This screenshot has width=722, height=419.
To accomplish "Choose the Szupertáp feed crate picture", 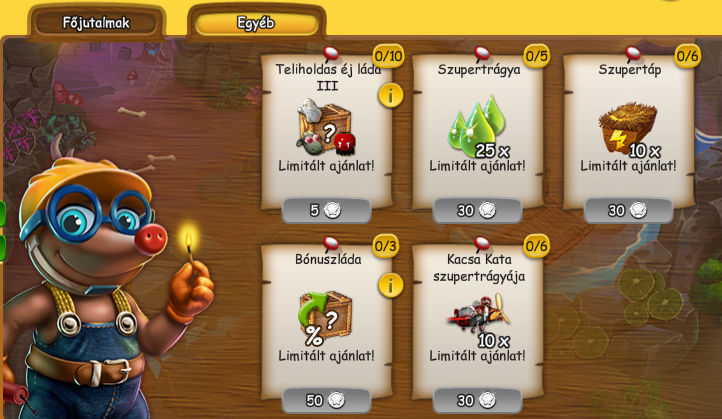I will [x=627, y=127].
